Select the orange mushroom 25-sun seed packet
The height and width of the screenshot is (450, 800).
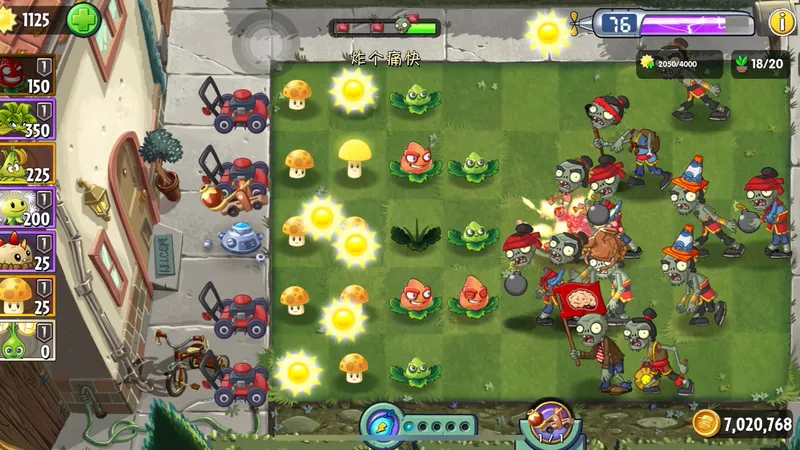[x=27, y=296]
